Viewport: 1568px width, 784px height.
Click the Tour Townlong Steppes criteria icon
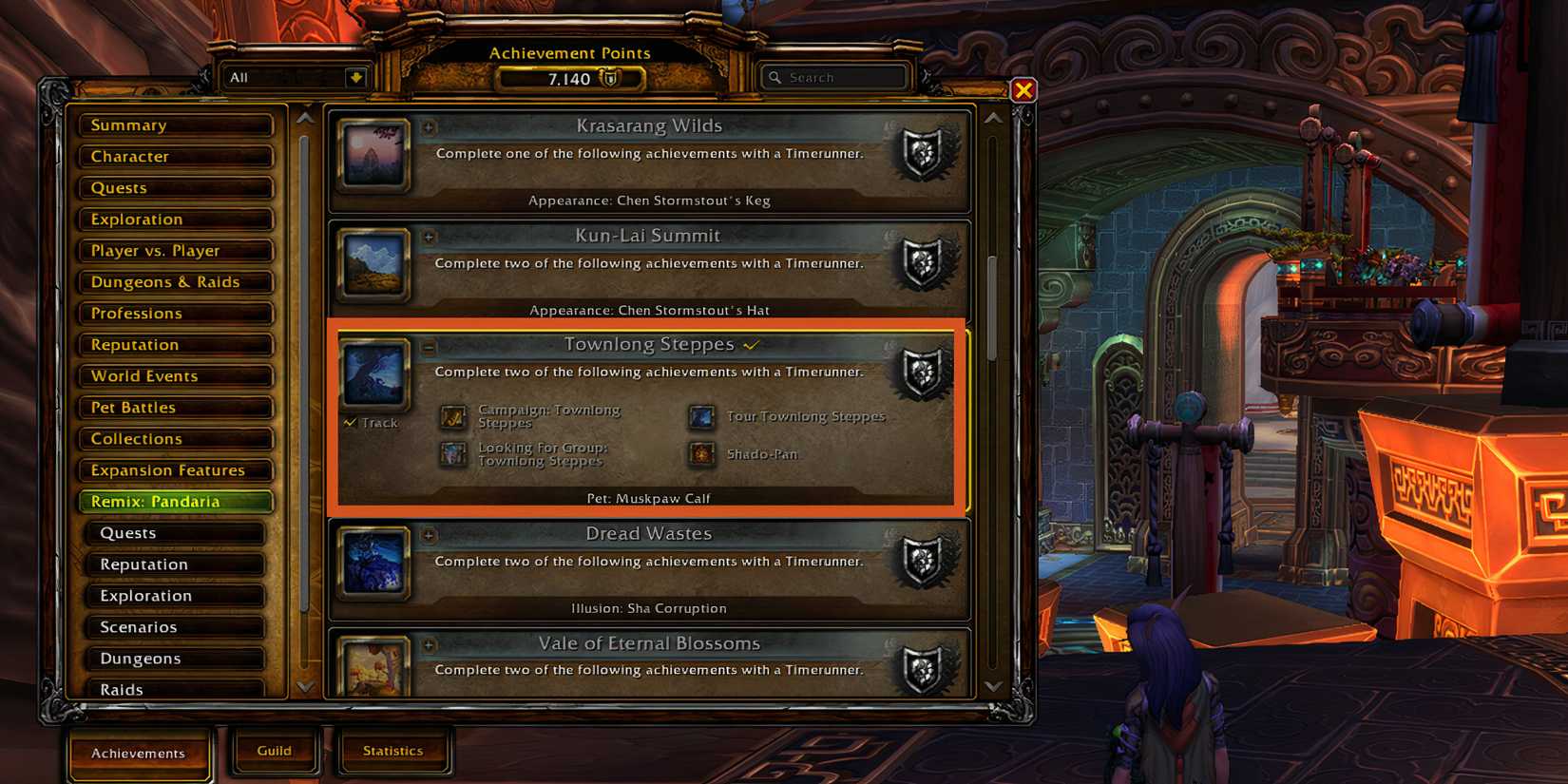(x=701, y=416)
